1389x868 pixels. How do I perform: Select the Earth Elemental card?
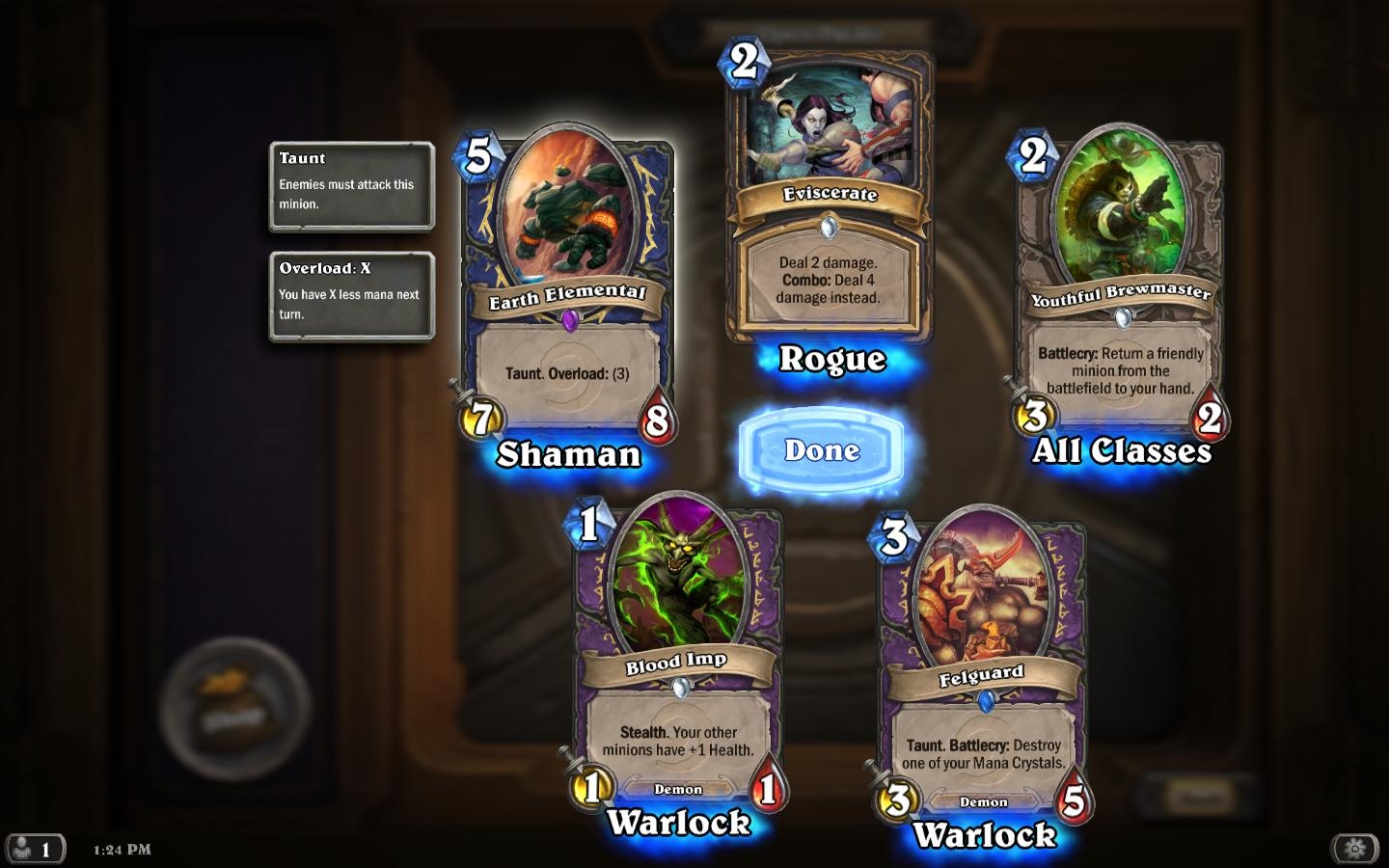568,289
